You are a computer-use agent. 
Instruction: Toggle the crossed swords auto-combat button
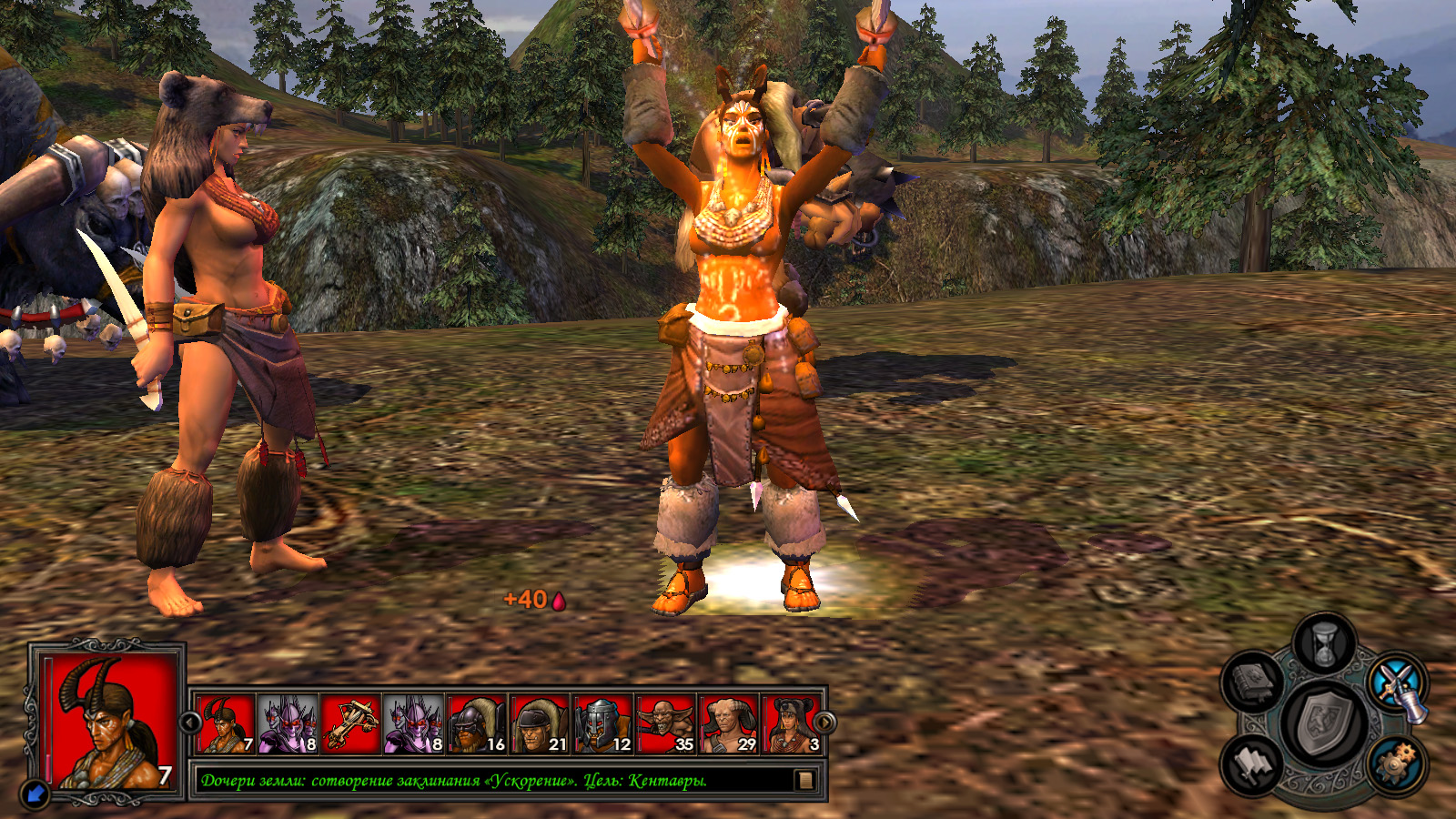tap(1397, 683)
